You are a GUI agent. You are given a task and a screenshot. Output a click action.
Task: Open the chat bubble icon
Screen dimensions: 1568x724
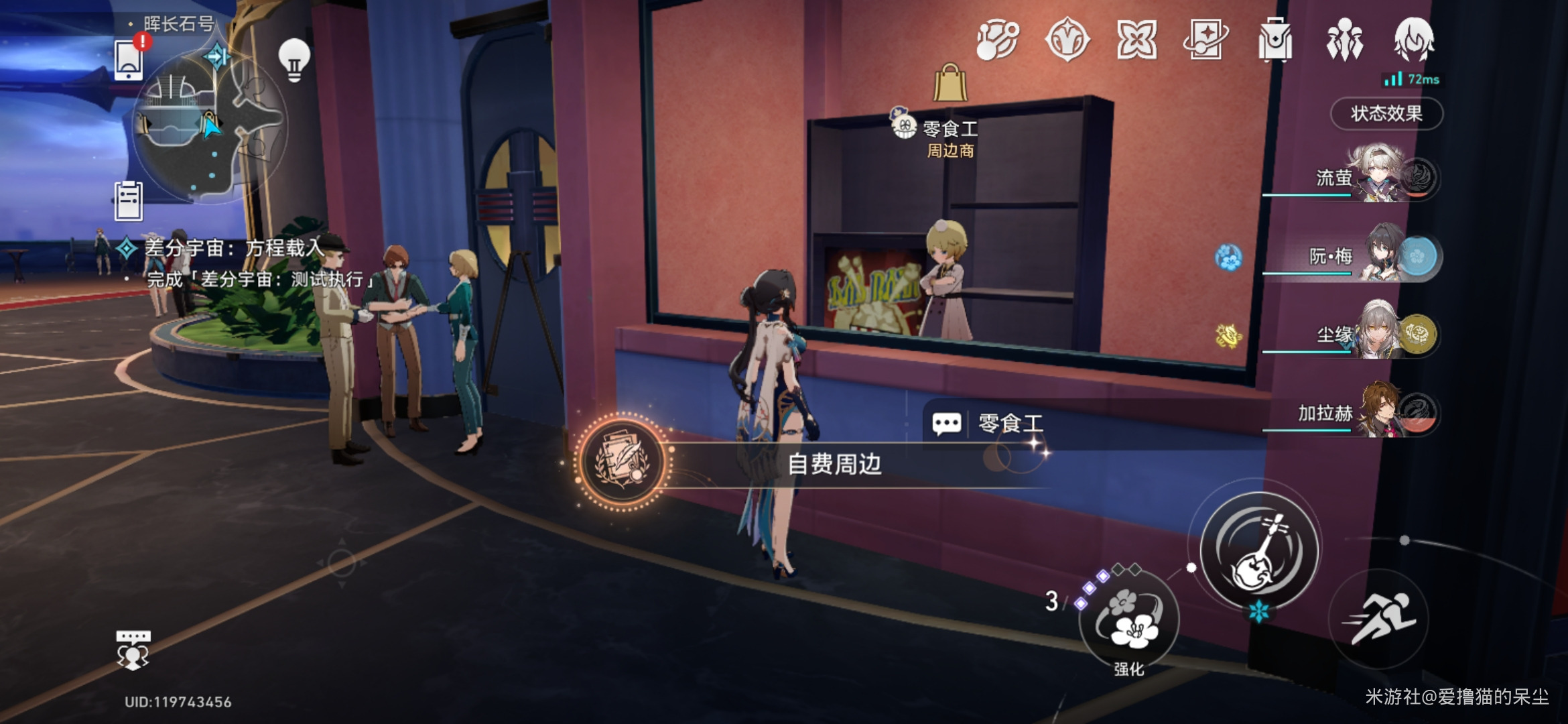(133, 649)
